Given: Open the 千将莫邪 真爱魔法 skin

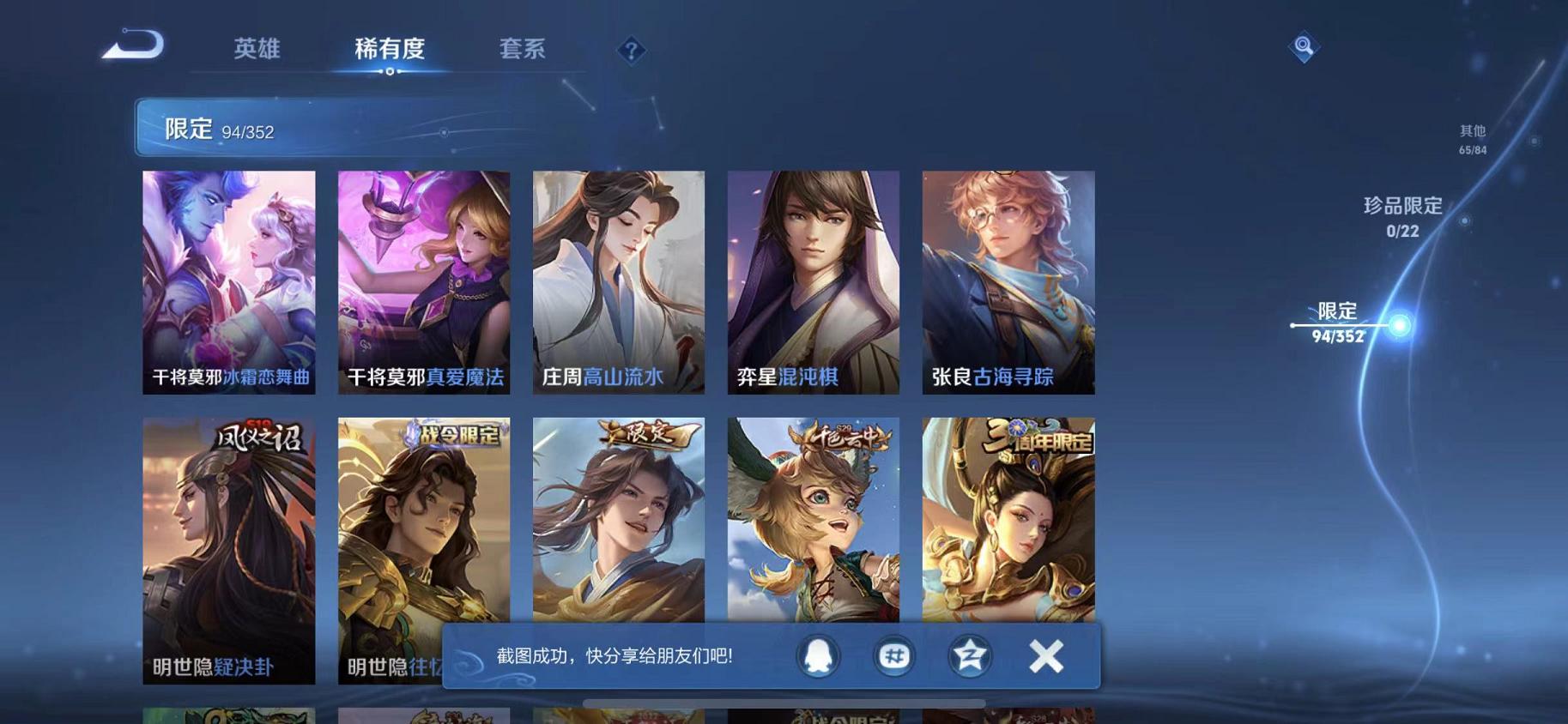Looking at the screenshot, I should click(424, 281).
